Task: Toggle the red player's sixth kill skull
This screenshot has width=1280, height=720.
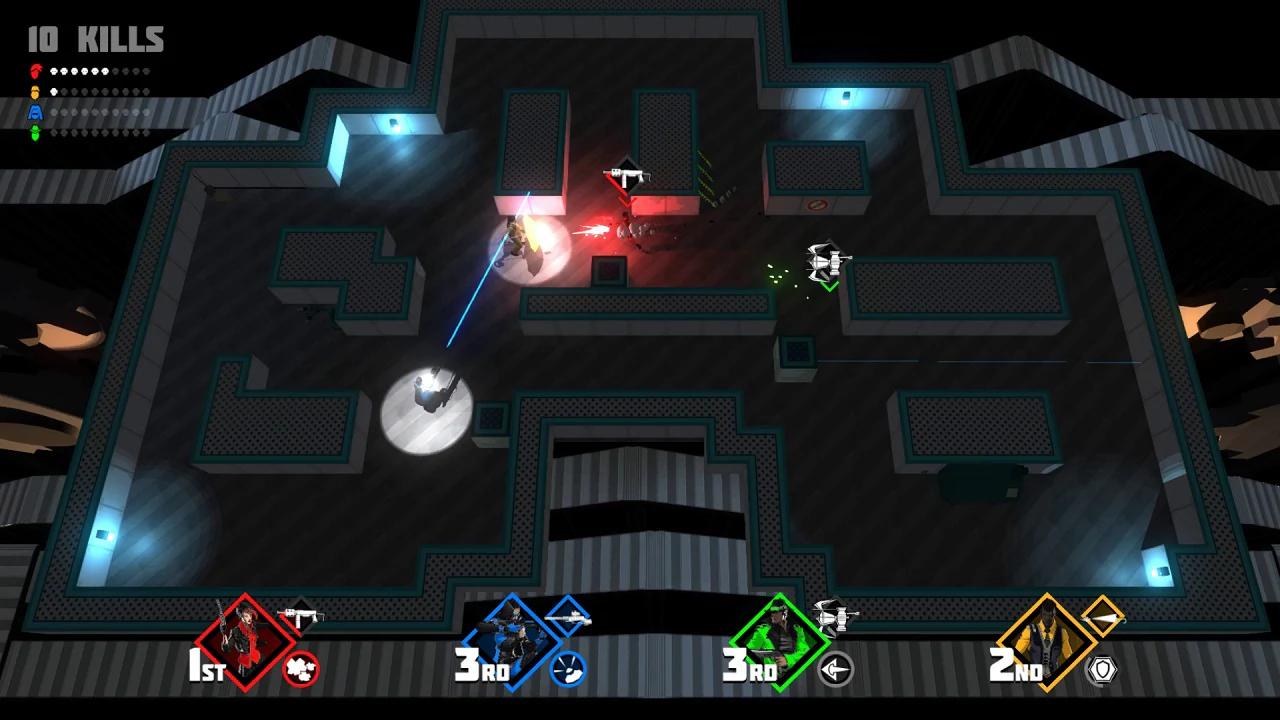Action: [105, 71]
